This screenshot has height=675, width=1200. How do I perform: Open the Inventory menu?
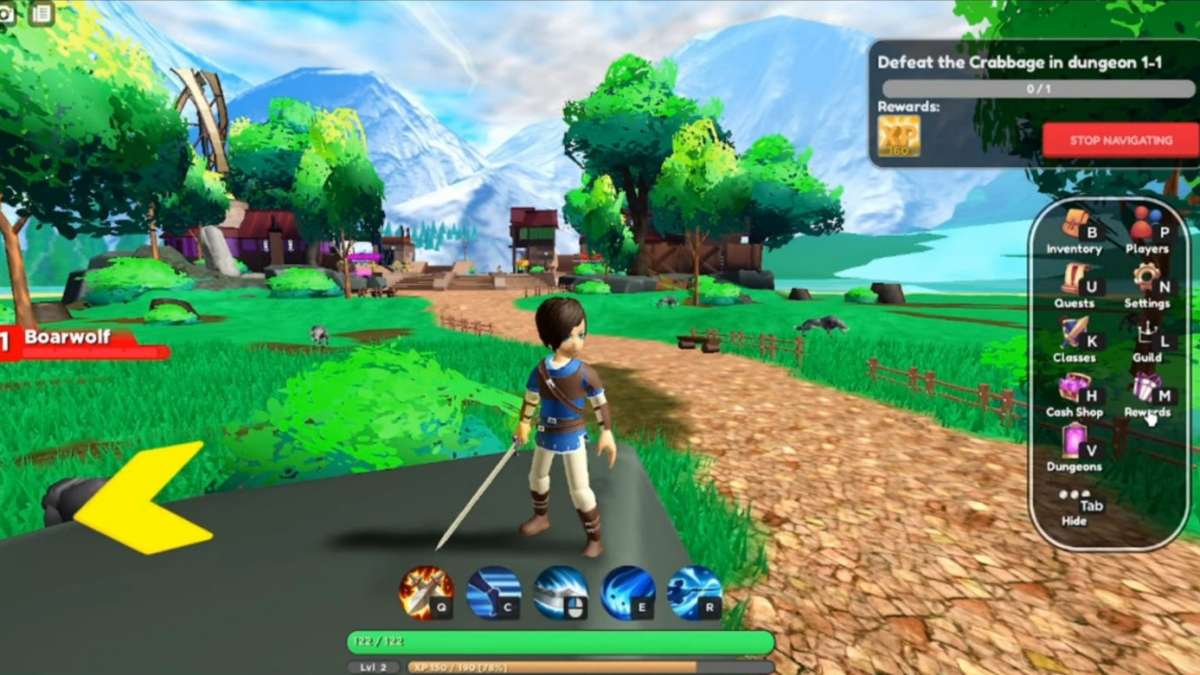(1074, 230)
